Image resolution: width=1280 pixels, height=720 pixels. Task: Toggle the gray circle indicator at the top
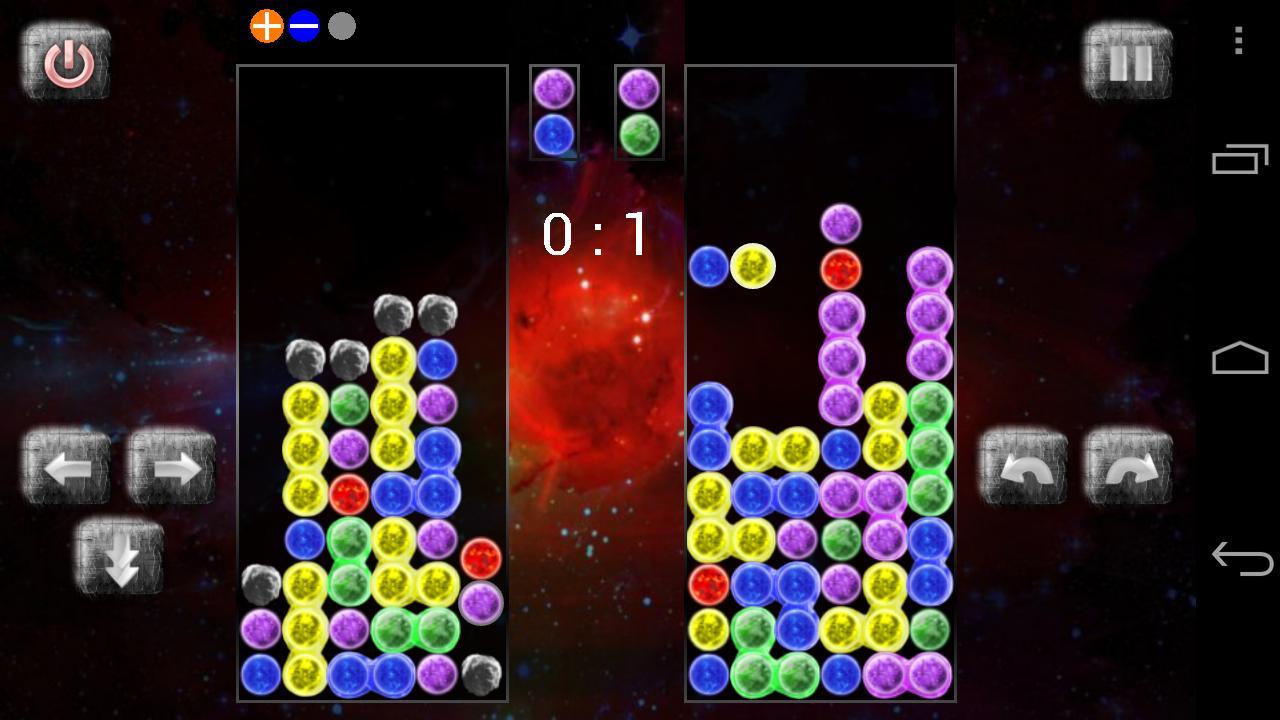click(x=343, y=25)
